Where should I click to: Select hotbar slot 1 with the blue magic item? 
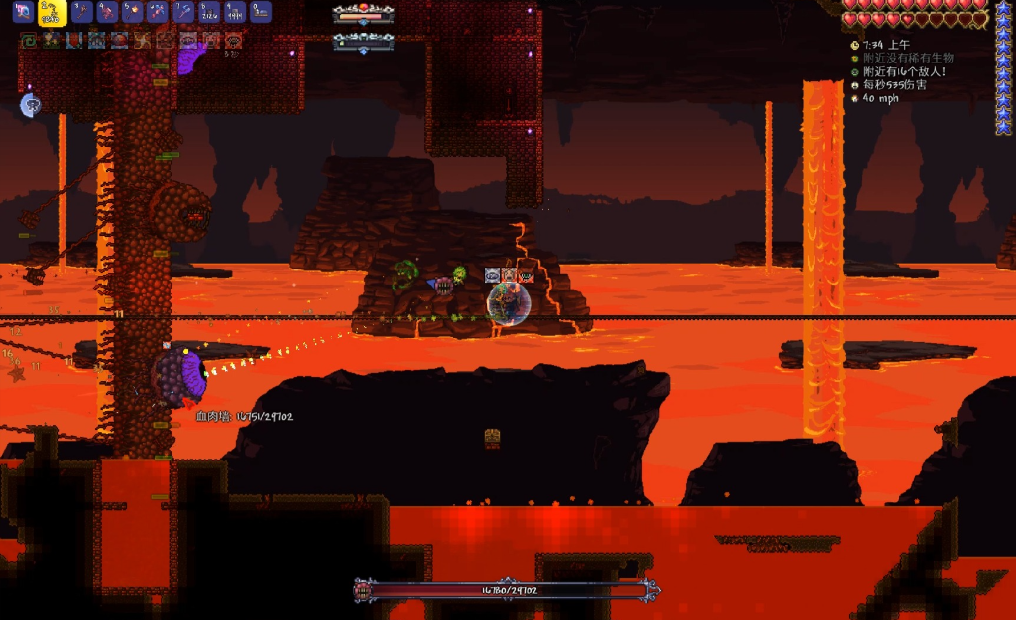[x=23, y=12]
